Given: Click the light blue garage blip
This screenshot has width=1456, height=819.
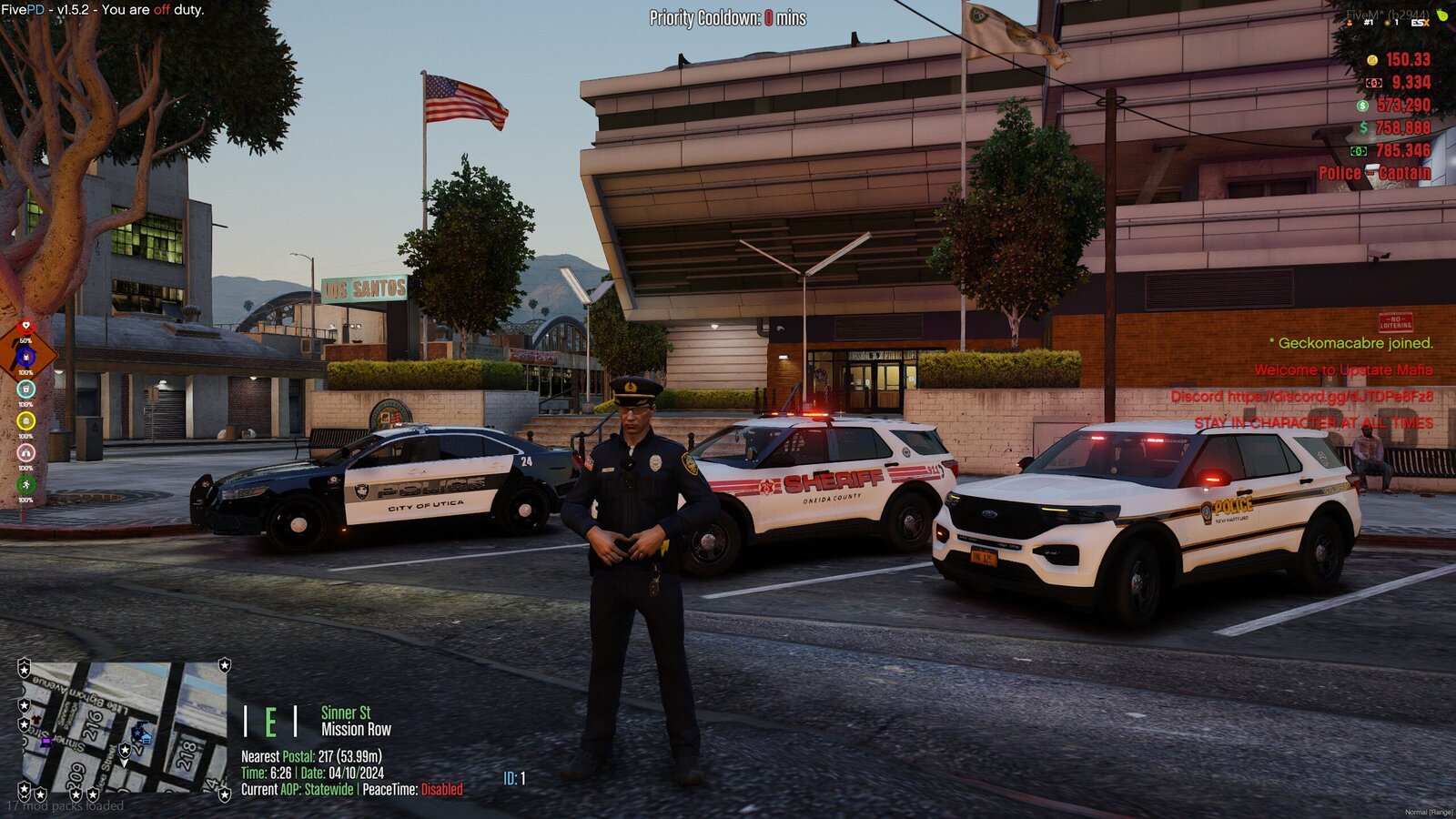Looking at the screenshot, I should [x=146, y=738].
